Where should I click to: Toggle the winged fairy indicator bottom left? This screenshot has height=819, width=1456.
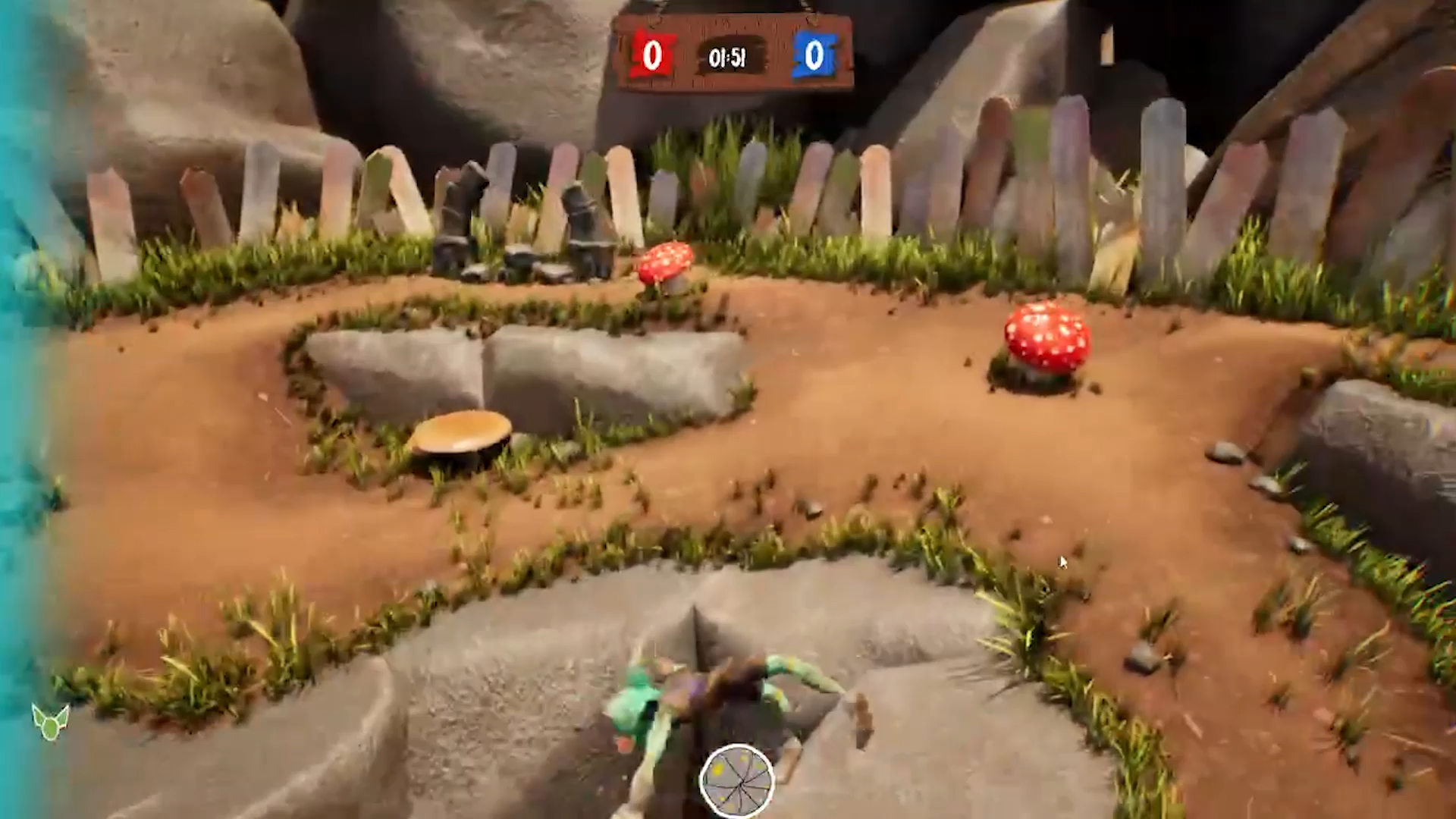[49, 720]
